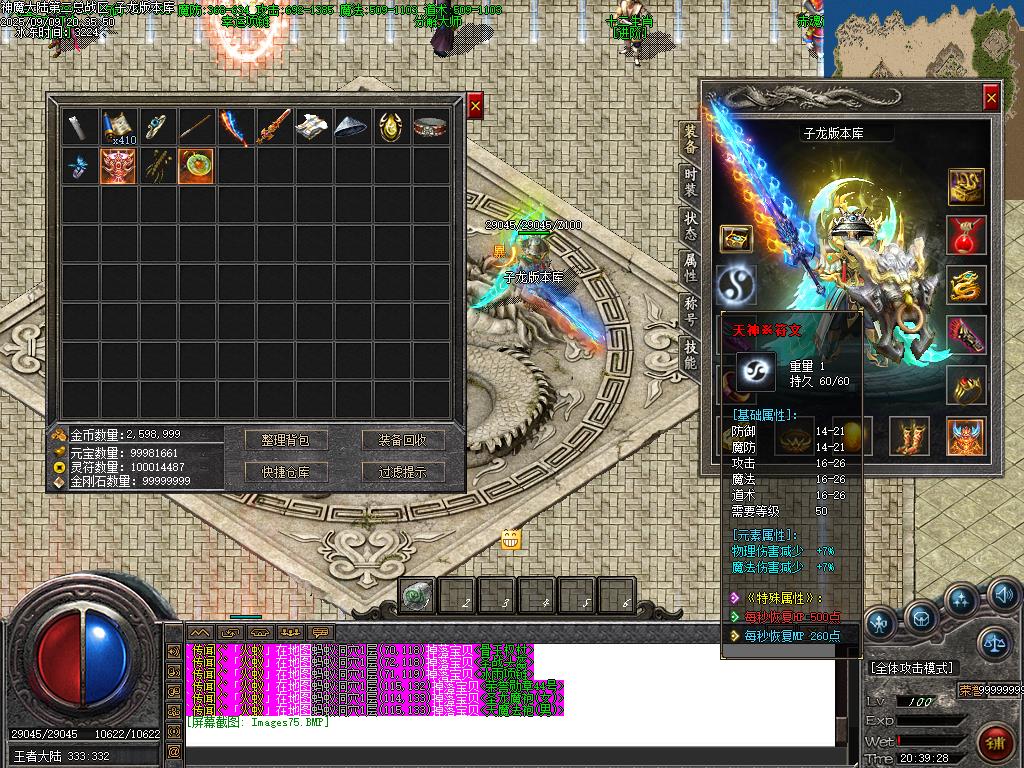Image resolution: width=1024 pixels, height=768 pixels.
Task: Select the red demon mask item
Action: click(x=119, y=165)
